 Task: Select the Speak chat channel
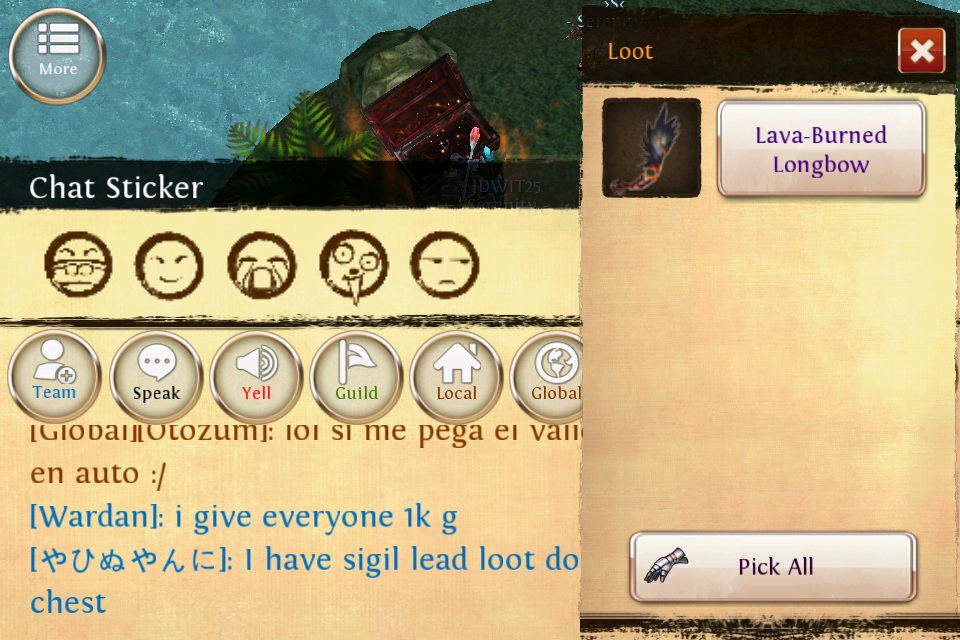pos(156,376)
